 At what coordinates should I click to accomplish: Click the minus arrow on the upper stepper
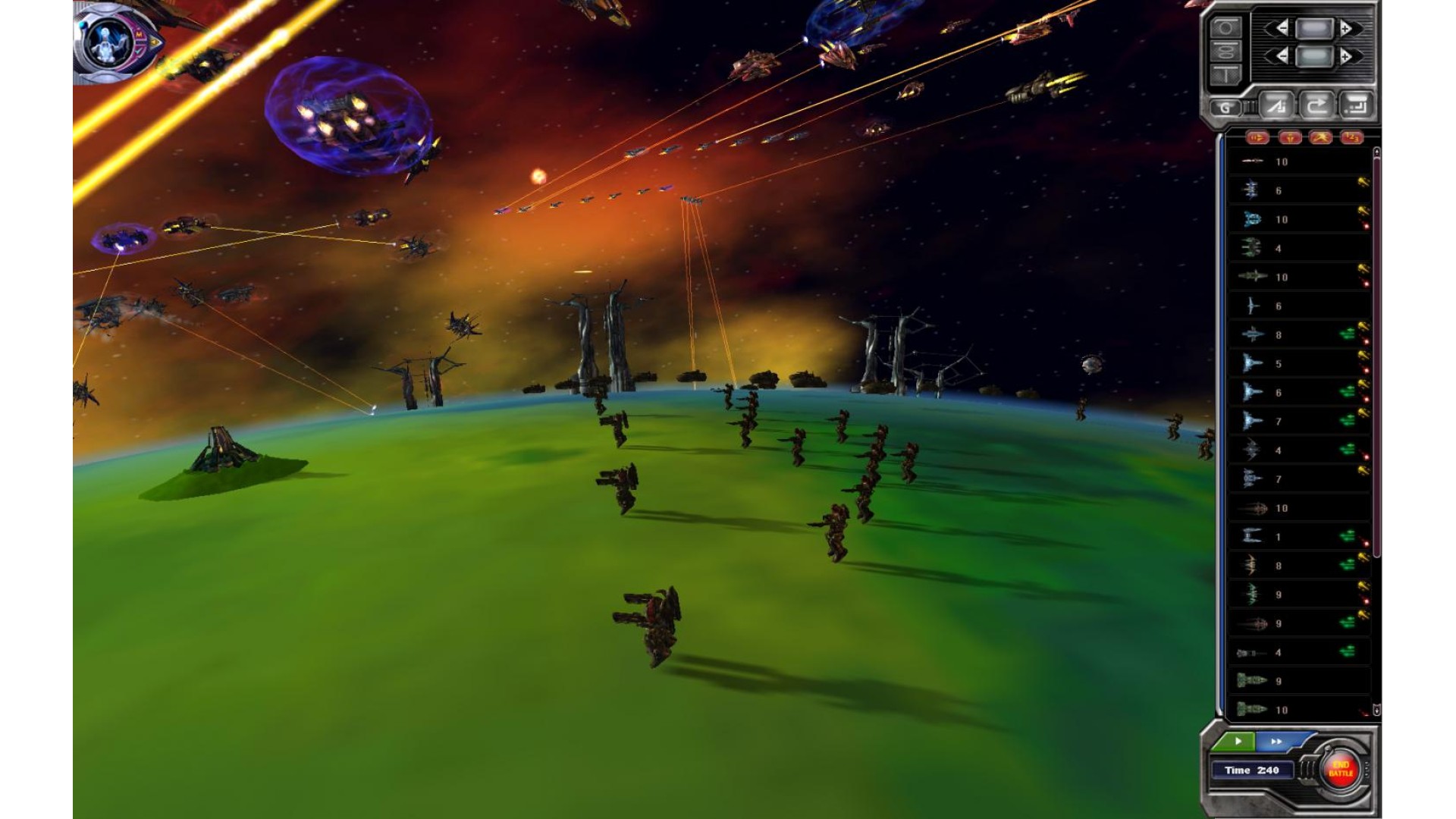point(1281,29)
